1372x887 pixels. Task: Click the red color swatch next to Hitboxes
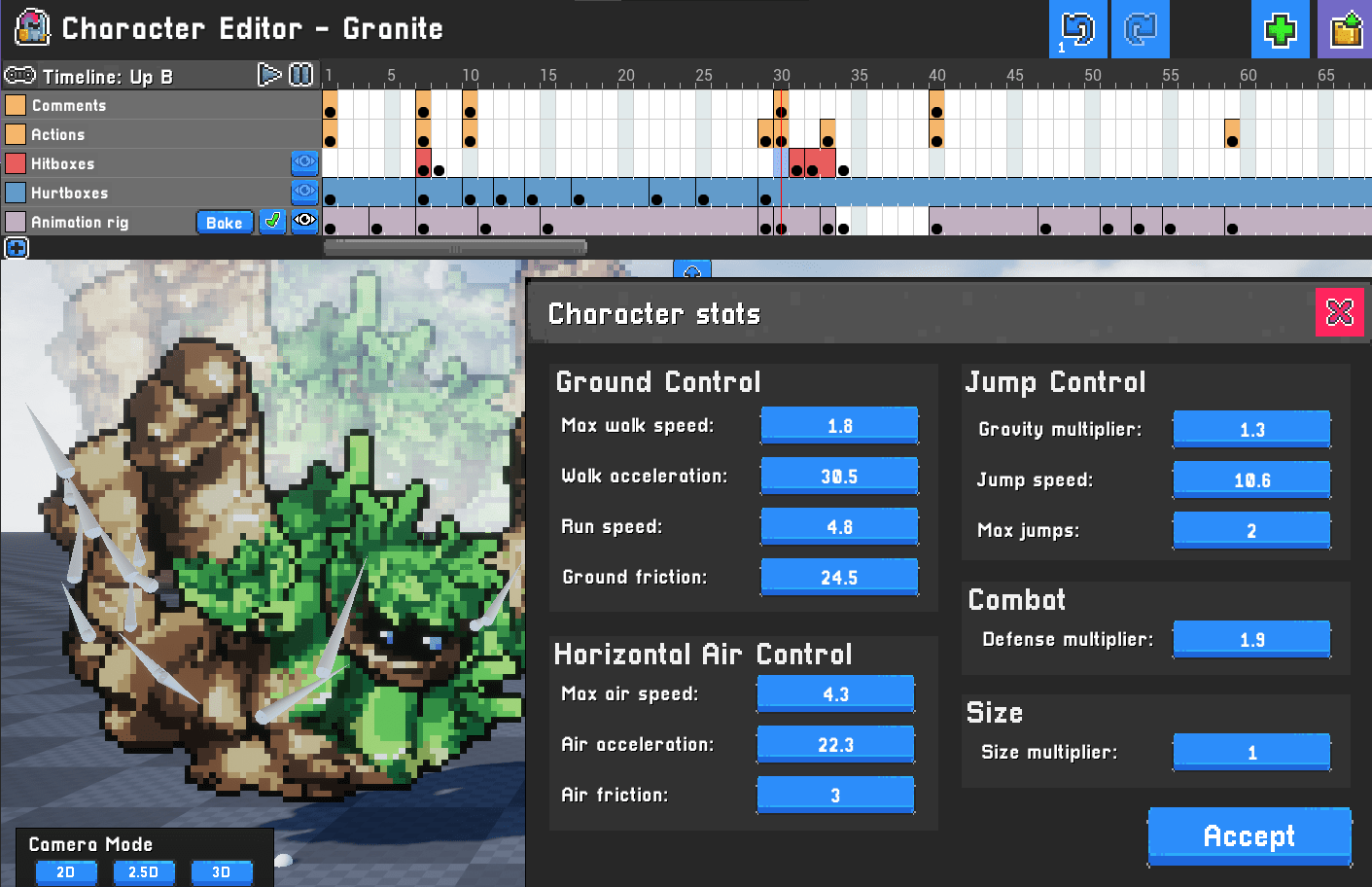click(x=14, y=163)
